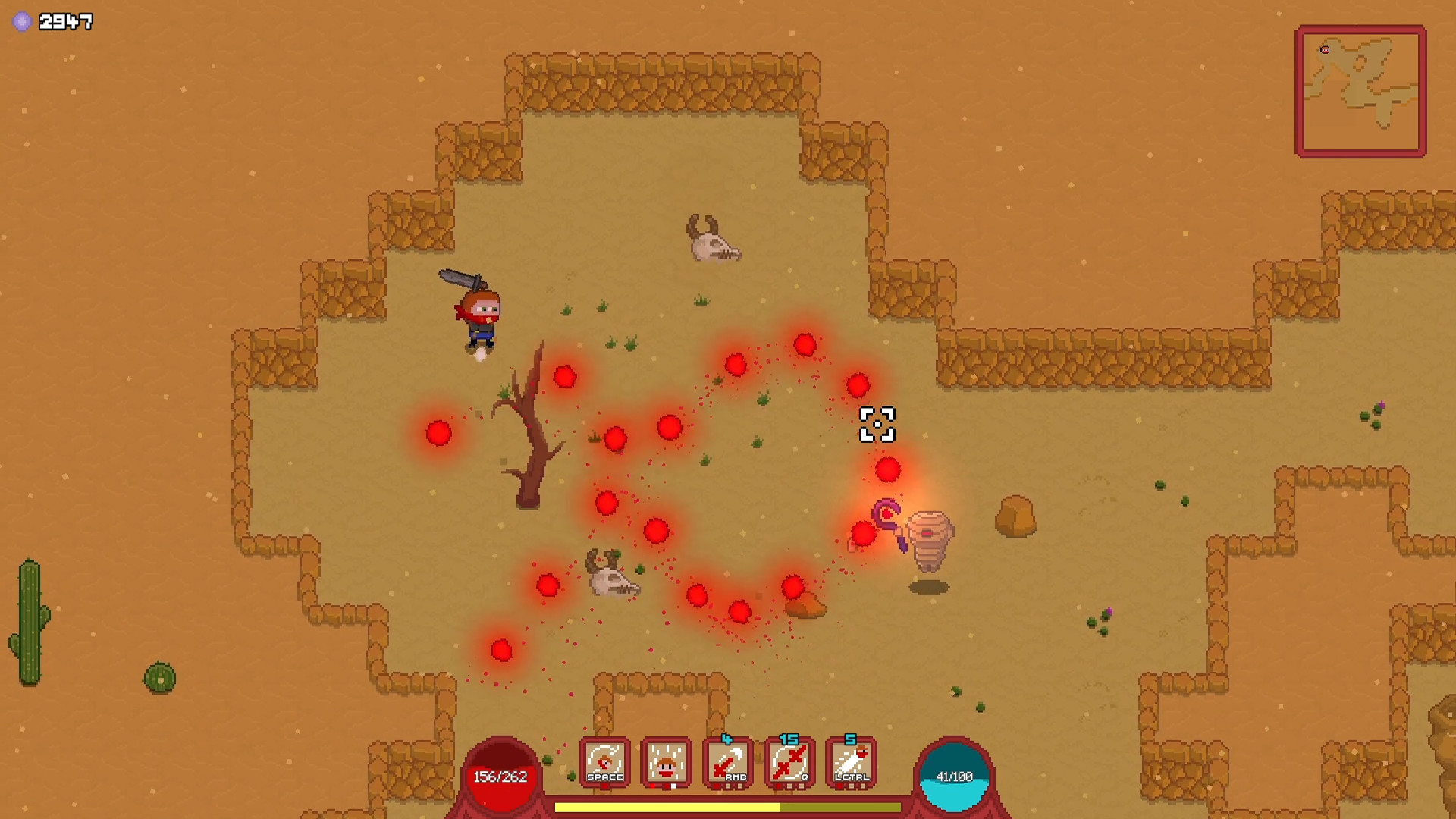Open the minimap in the top-right corner

click(1360, 90)
